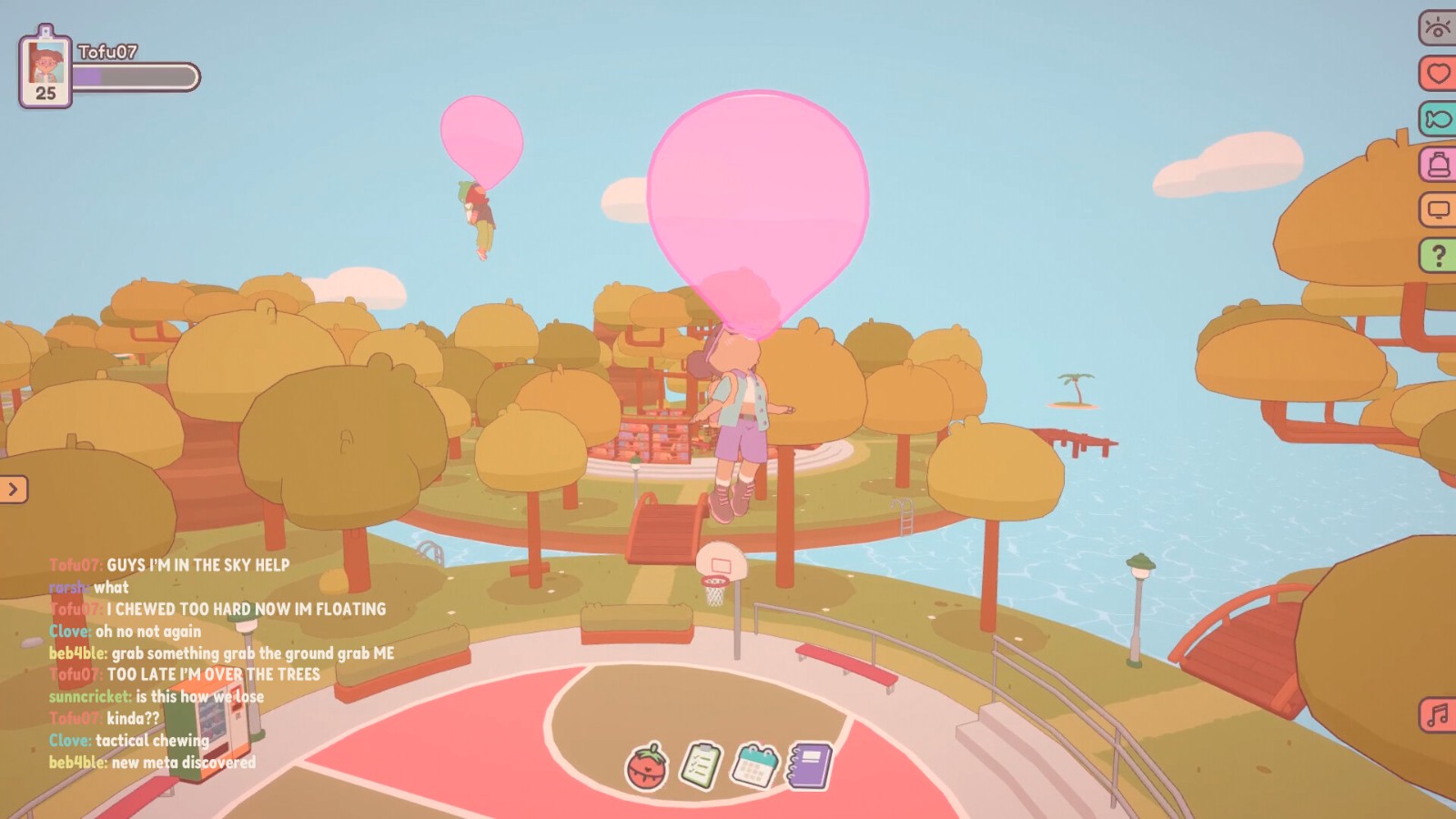Expand the left side panel arrow
The image size is (1456, 819).
[14, 490]
